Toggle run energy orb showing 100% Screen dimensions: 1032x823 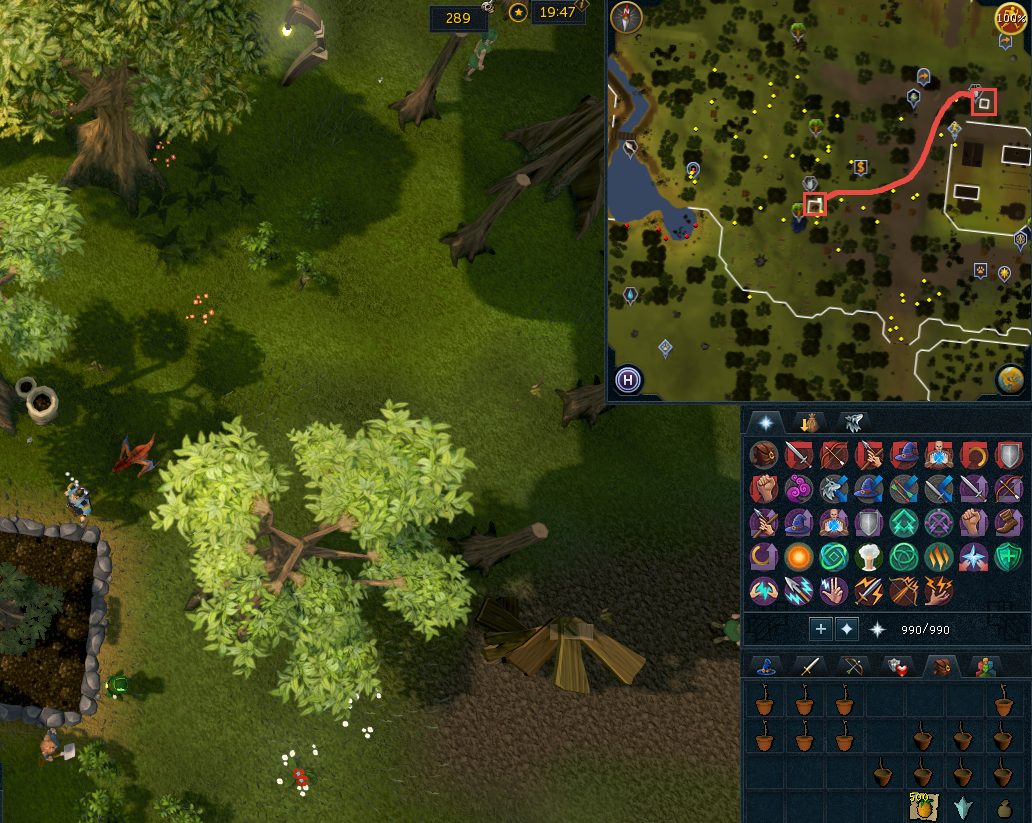pos(1008,17)
